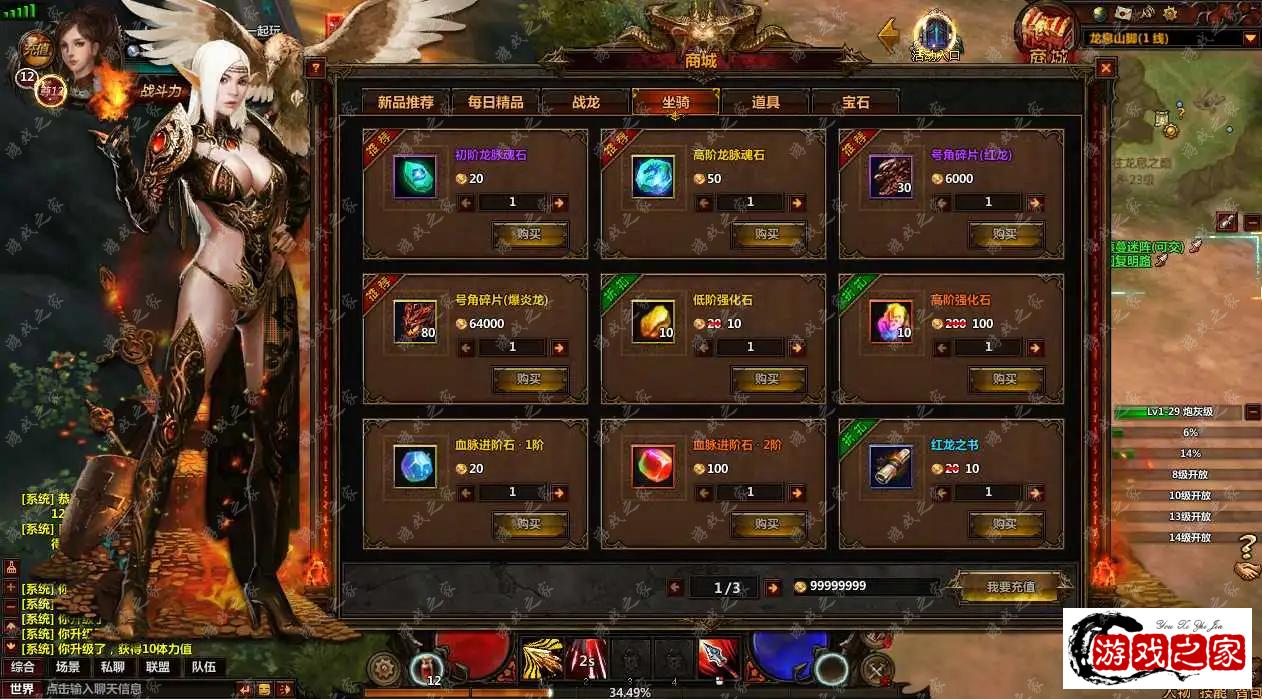Increase quantity of 号角碎片(爆炎龙)

click(x=559, y=347)
